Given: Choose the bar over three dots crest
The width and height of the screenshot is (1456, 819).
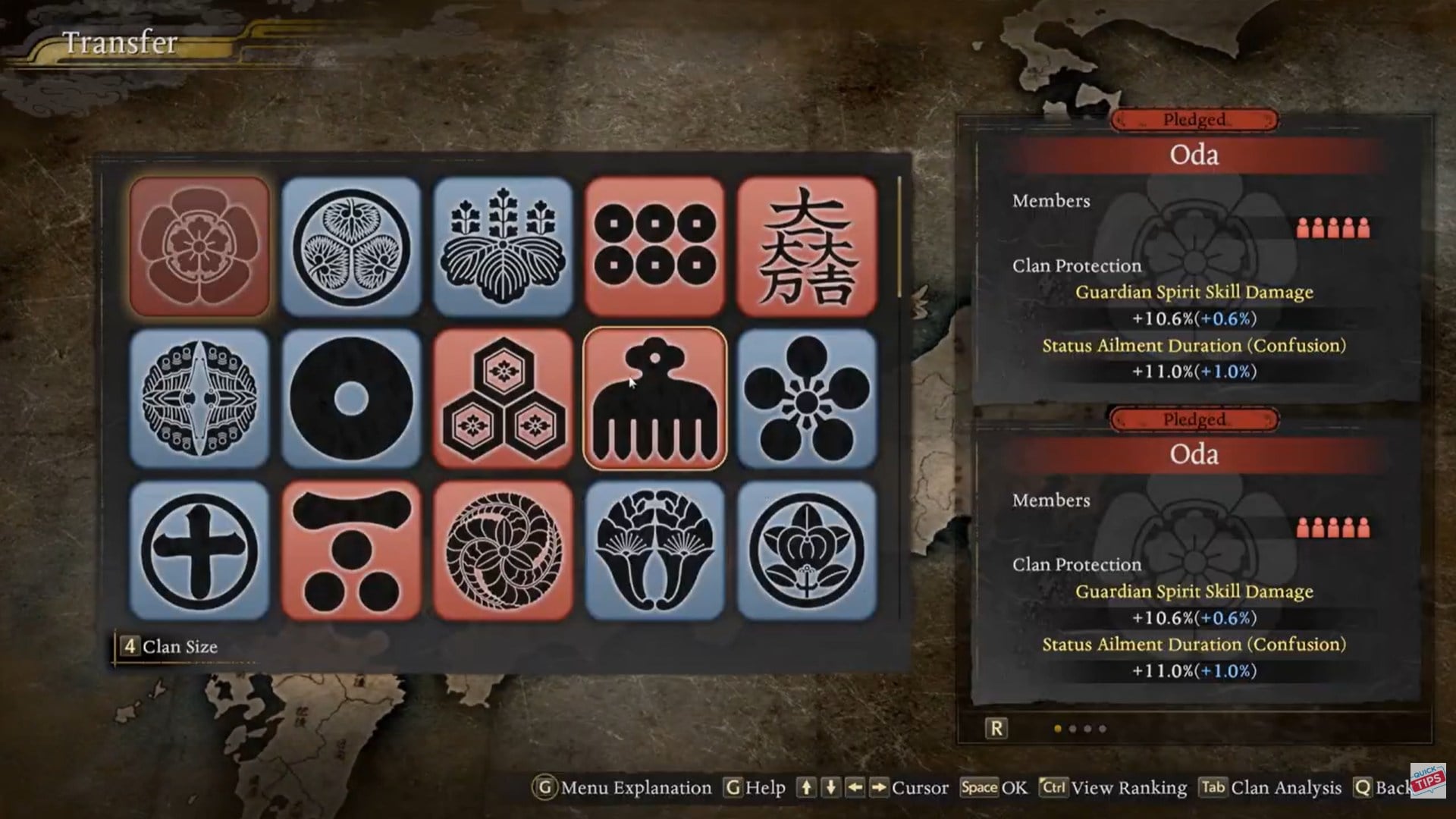Looking at the screenshot, I should 351,550.
